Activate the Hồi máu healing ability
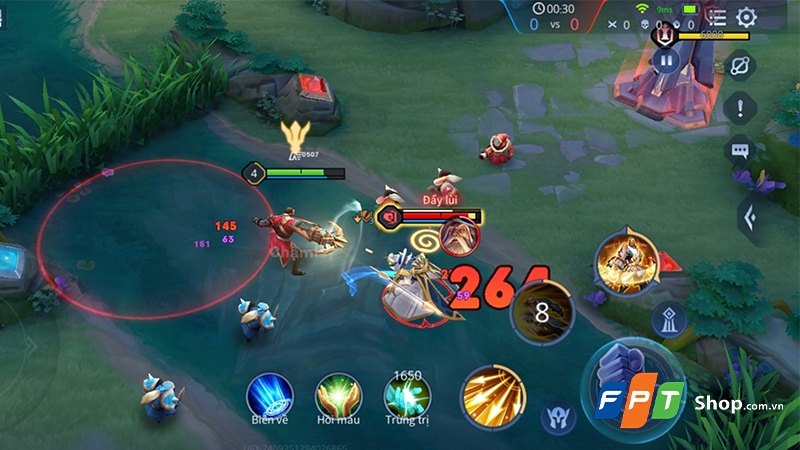The image size is (800, 450). 338,395
